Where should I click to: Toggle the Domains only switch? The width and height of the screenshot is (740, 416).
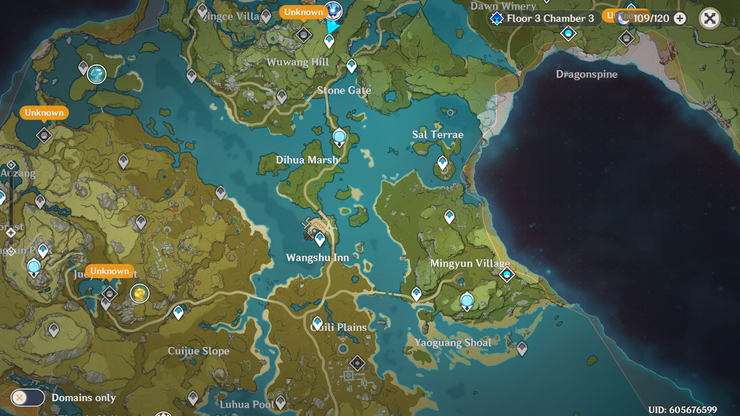[27, 397]
